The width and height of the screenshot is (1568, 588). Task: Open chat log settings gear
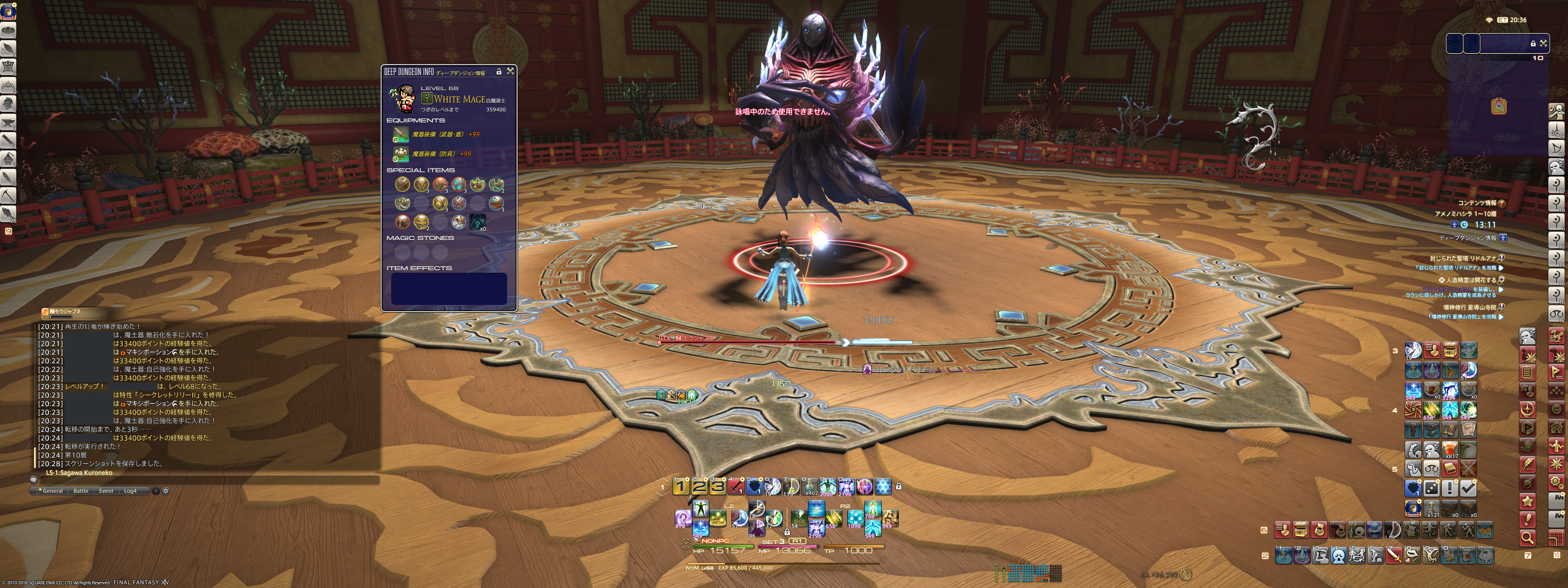click(165, 491)
